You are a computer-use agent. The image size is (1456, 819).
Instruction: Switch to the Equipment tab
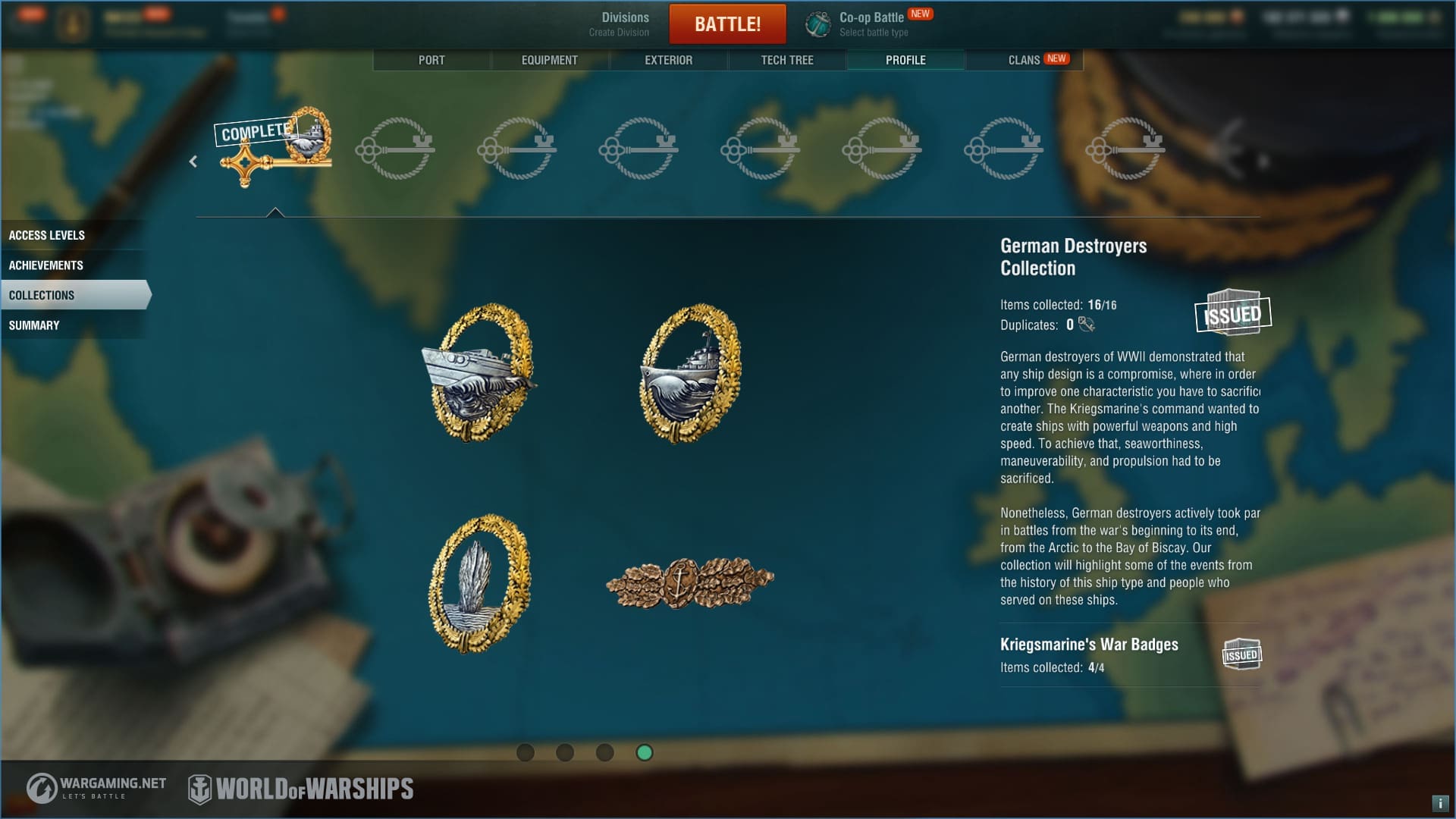click(549, 60)
